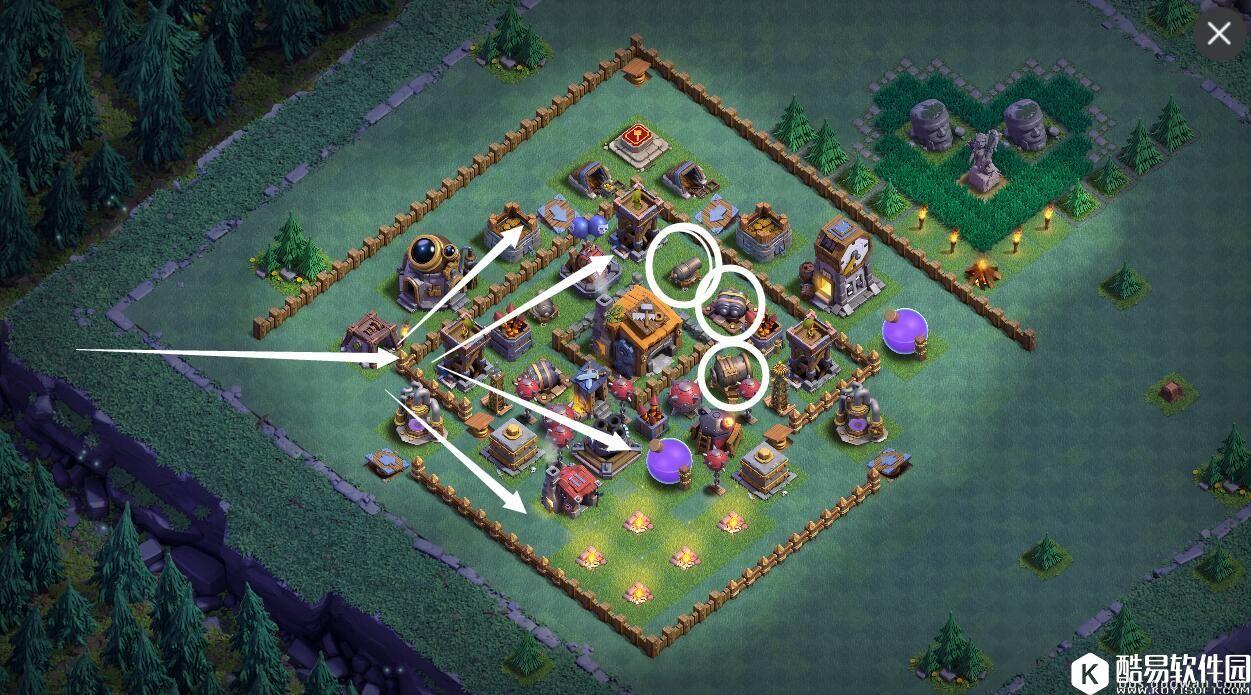
Task: Close the base layout preview
Action: (x=1218, y=33)
